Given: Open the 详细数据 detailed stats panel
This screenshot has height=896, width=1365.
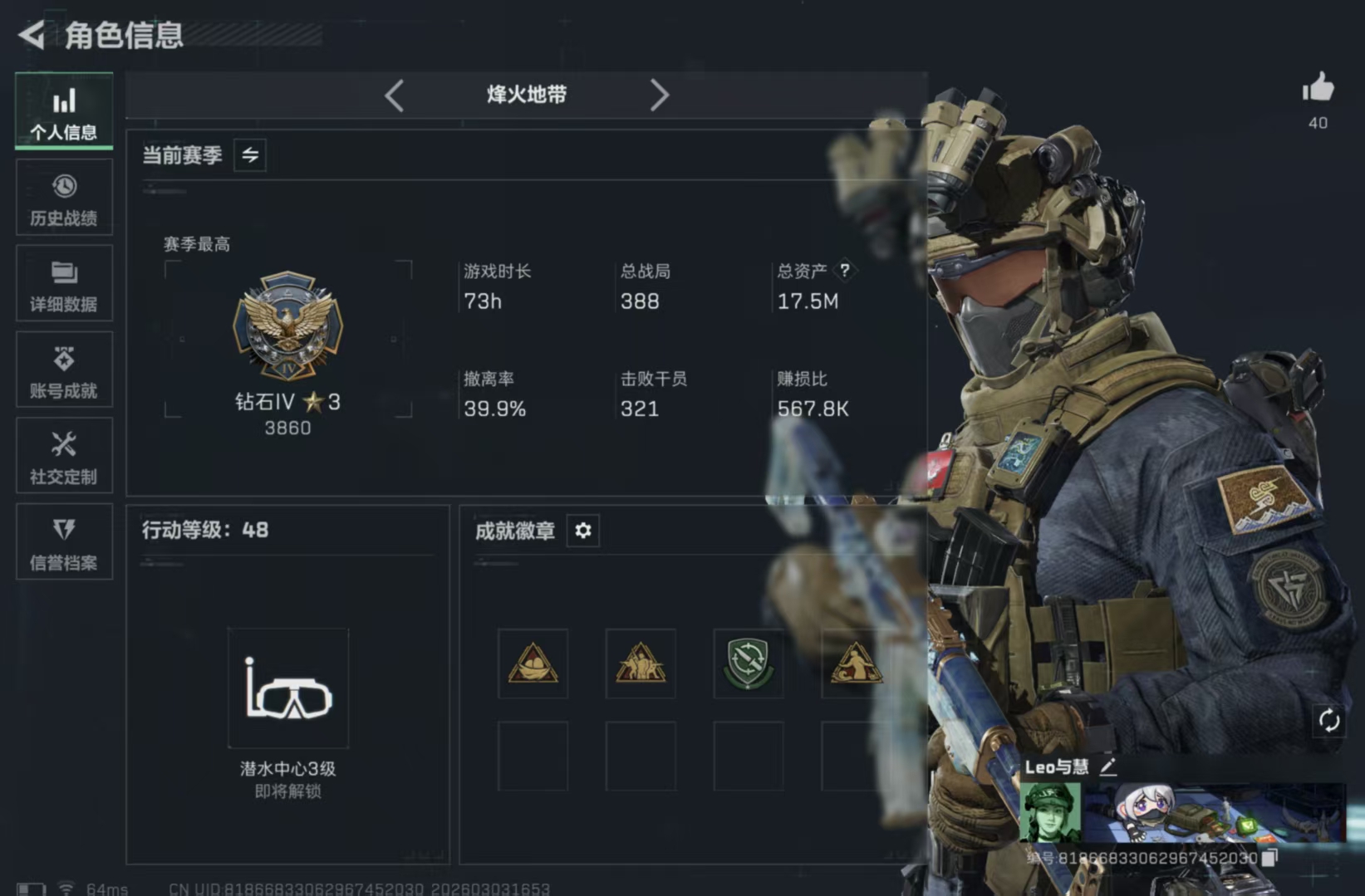Looking at the screenshot, I should tap(64, 285).
